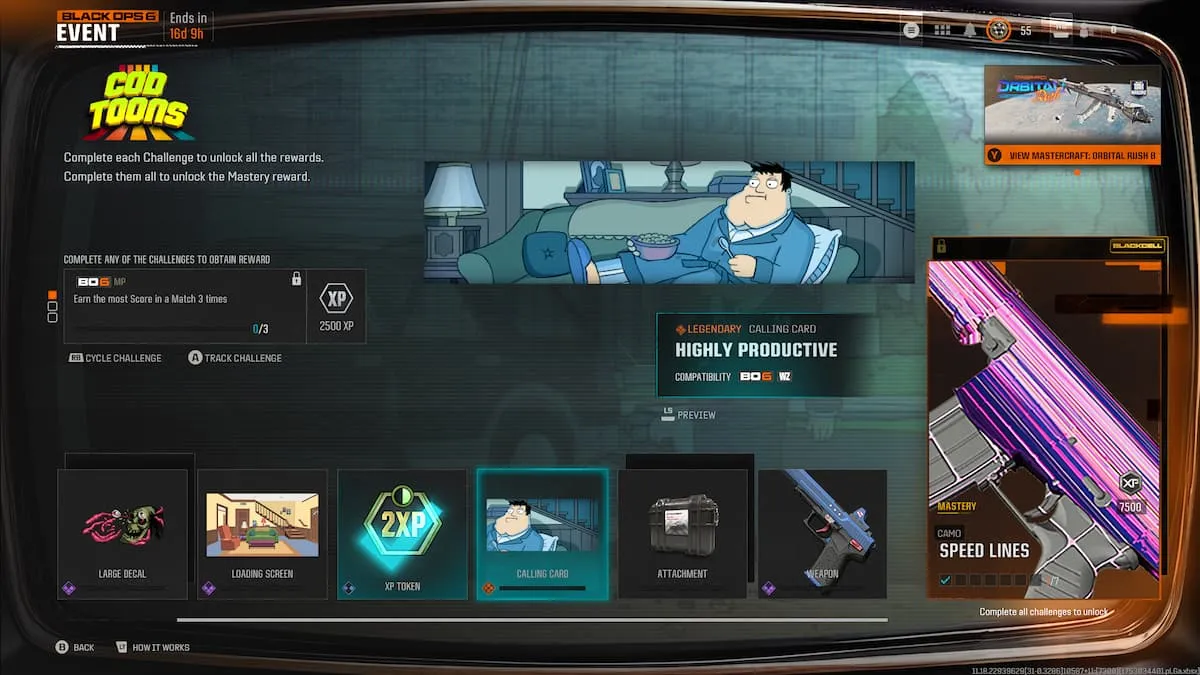The height and width of the screenshot is (675, 1200).
Task: Click the Cycle Challenge option
Action: pyautogui.click(x=116, y=358)
